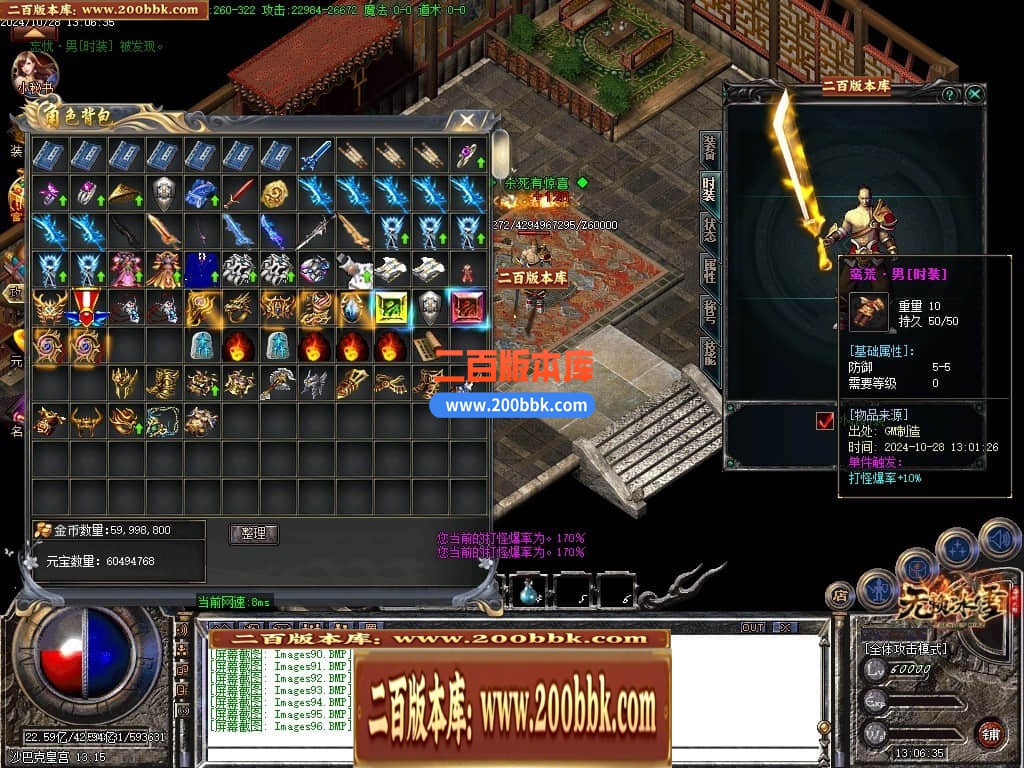Image resolution: width=1024 pixels, height=768 pixels.
Task: Pick the red and blue winged medal item
Action: click(87, 308)
